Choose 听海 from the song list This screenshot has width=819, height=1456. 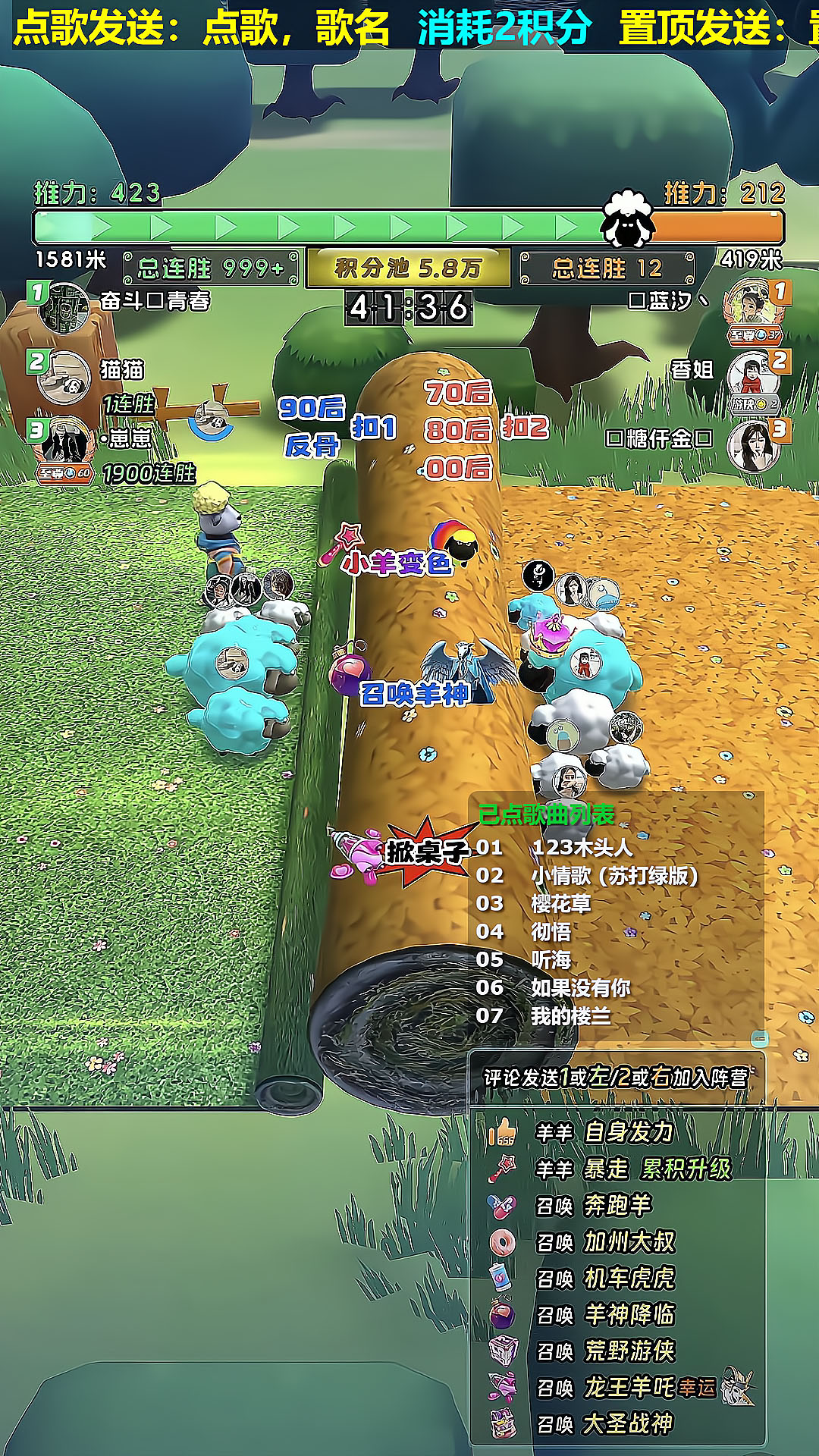551,959
